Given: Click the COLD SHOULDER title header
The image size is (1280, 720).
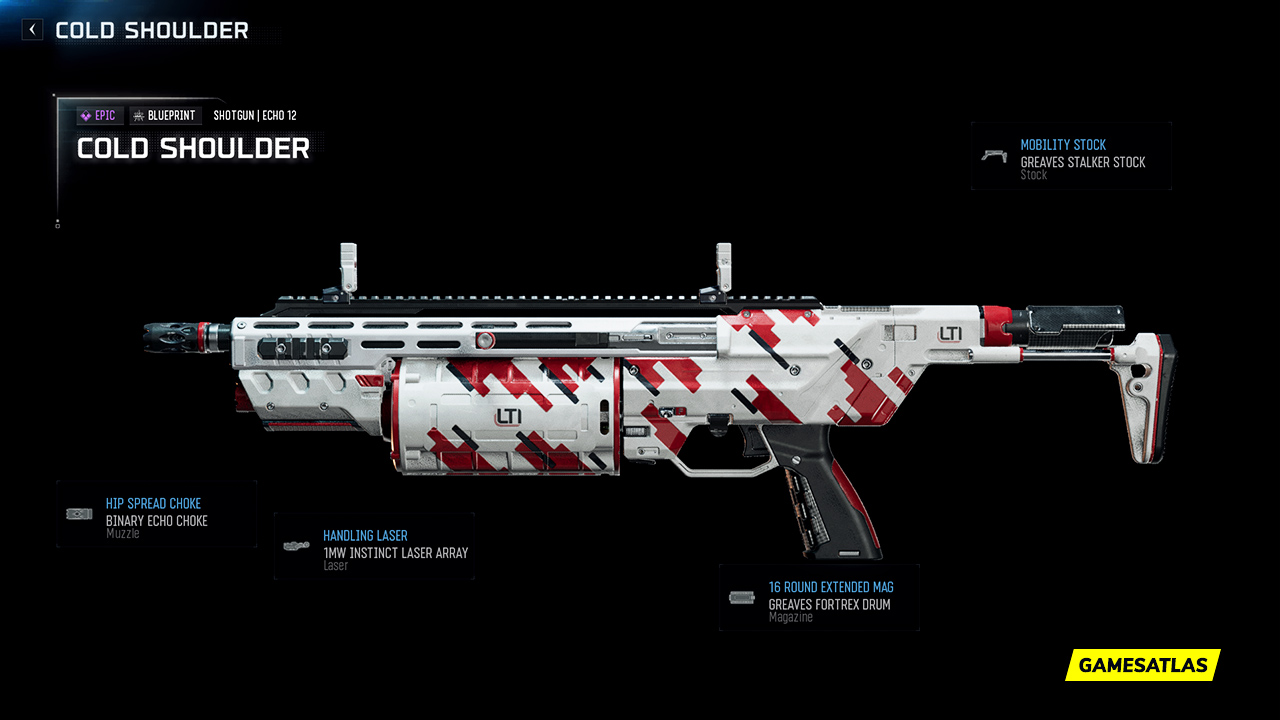Looking at the screenshot, I should [x=193, y=149].
